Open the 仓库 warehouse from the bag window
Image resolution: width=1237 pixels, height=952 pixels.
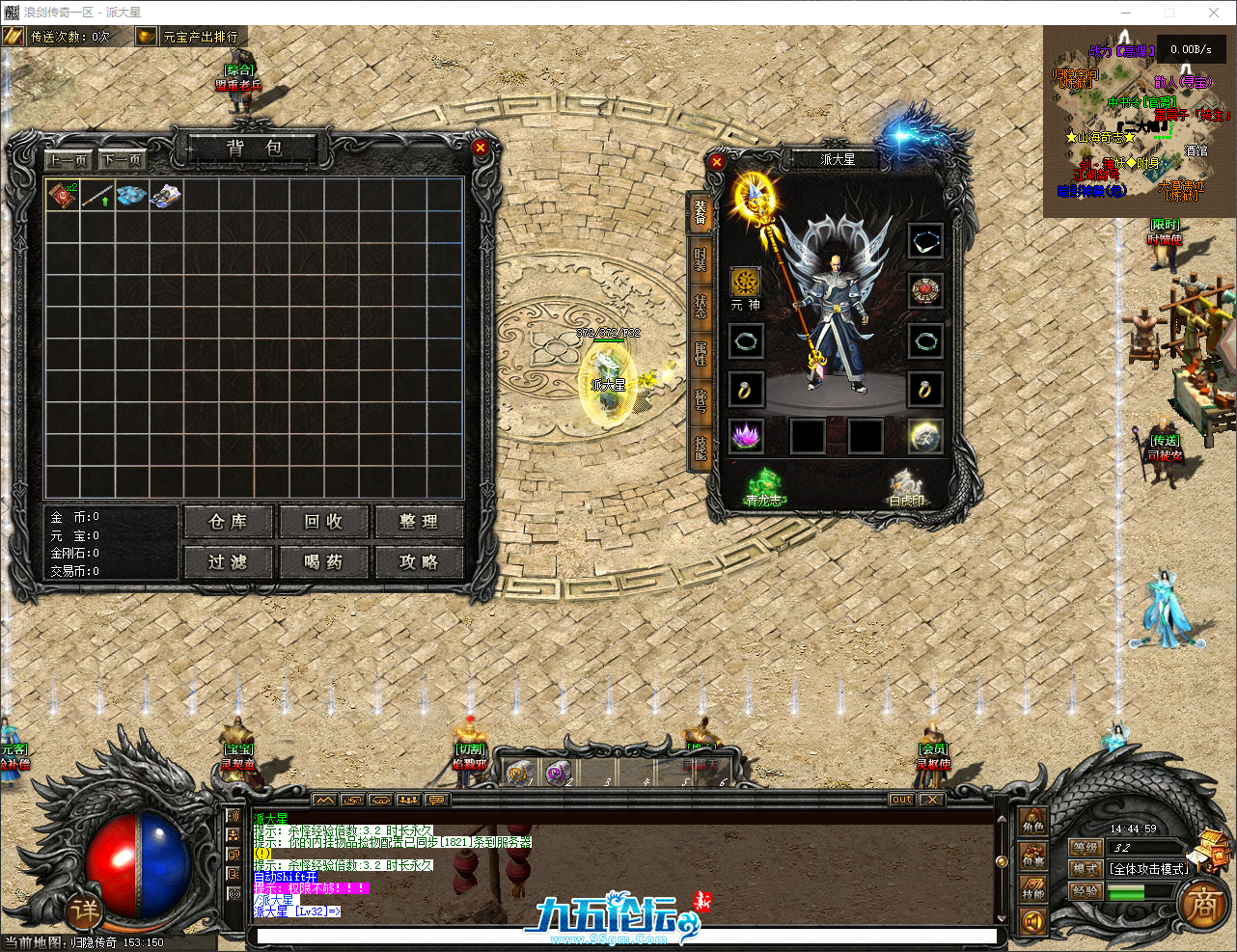coord(228,521)
